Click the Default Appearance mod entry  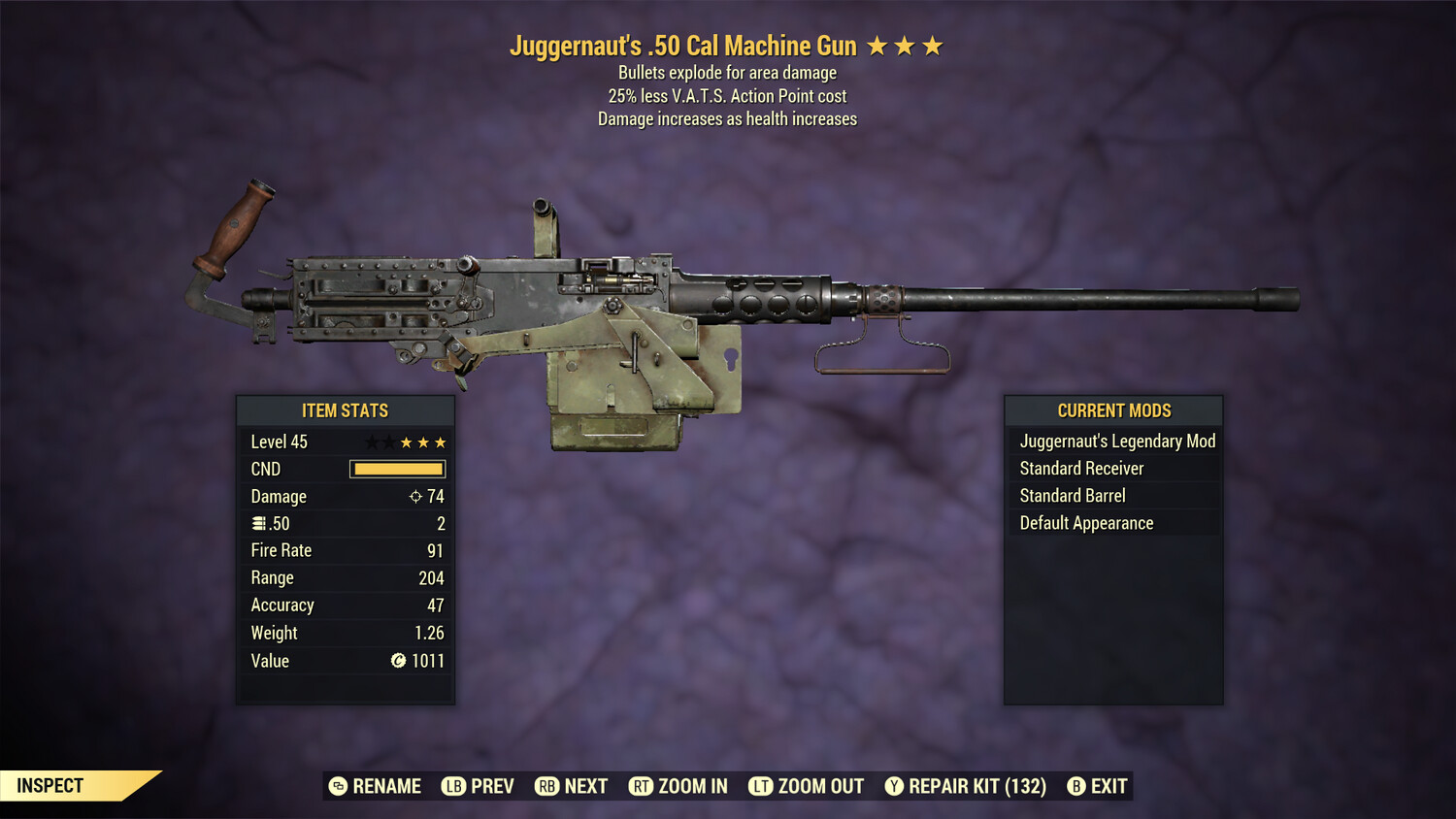1086,522
